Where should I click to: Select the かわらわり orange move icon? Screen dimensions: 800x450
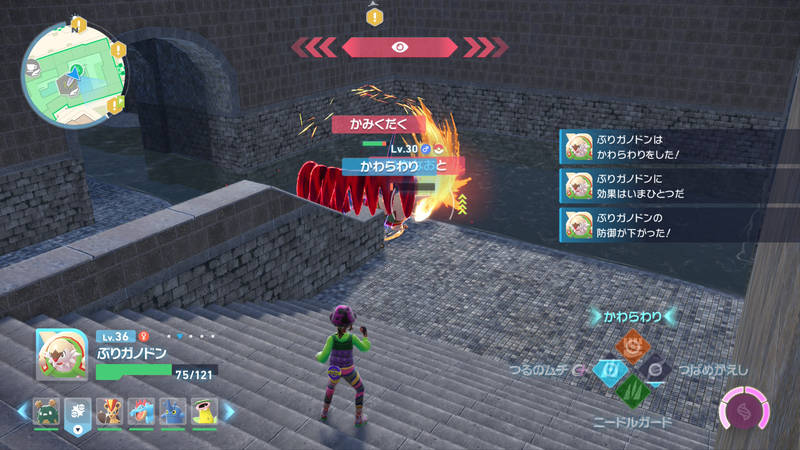click(632, 346)
